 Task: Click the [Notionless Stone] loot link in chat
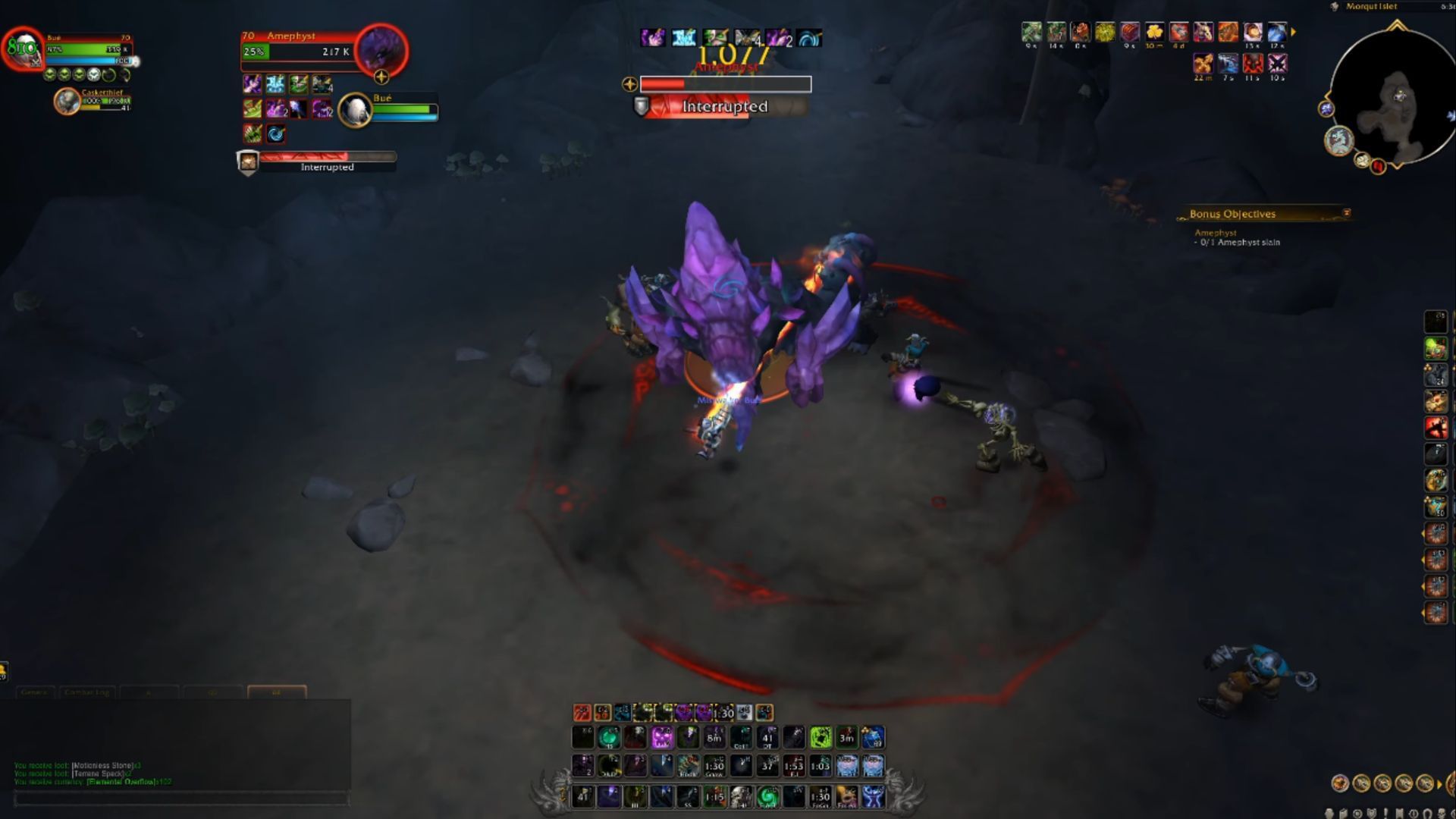click(x=102, y=767)
